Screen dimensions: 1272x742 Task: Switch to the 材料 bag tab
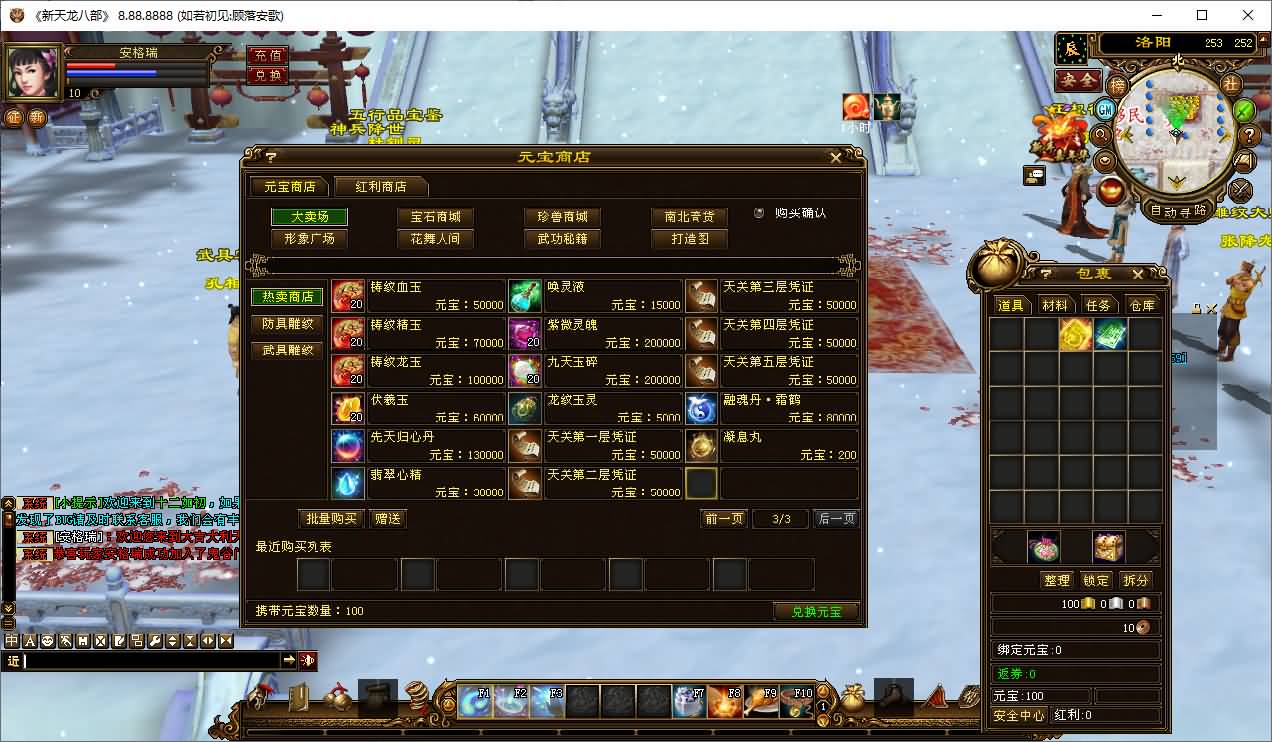pos(1054,305)
